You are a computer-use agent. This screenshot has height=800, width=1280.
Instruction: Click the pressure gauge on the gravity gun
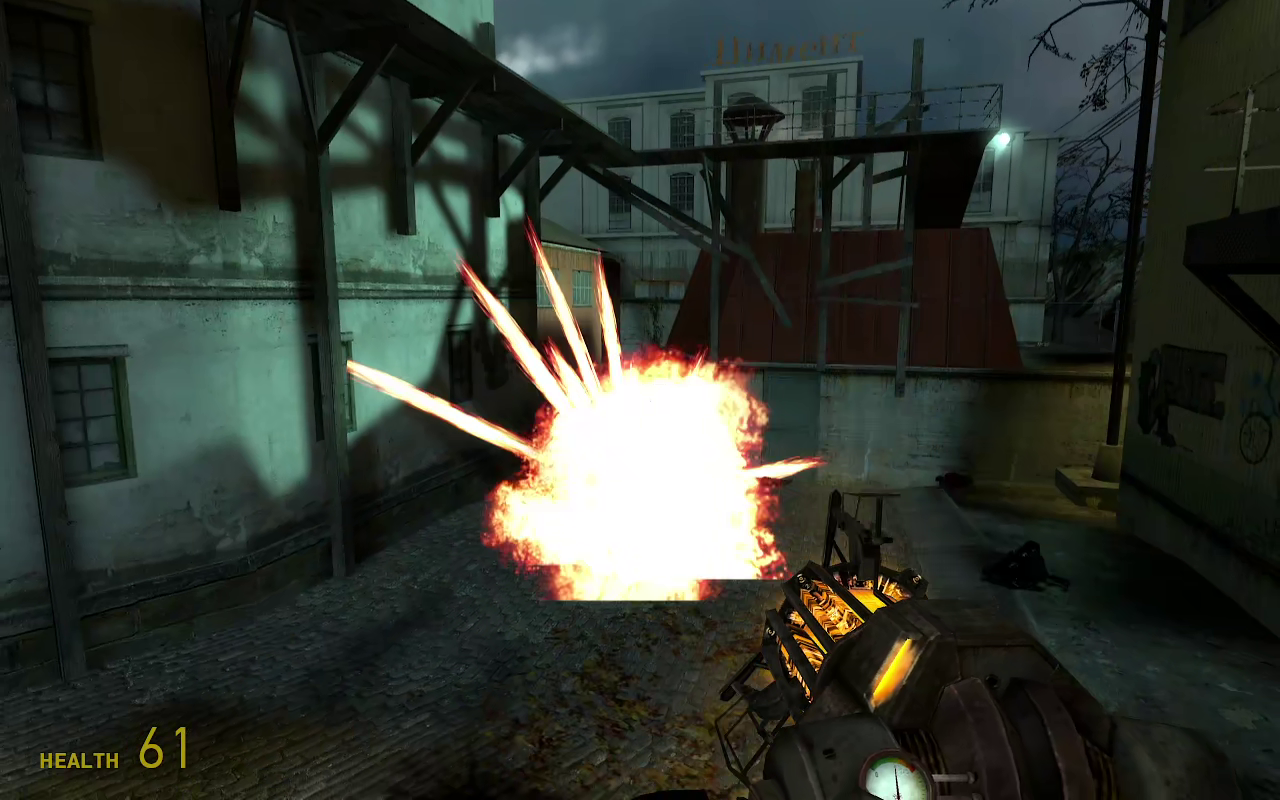pos(893,775)
